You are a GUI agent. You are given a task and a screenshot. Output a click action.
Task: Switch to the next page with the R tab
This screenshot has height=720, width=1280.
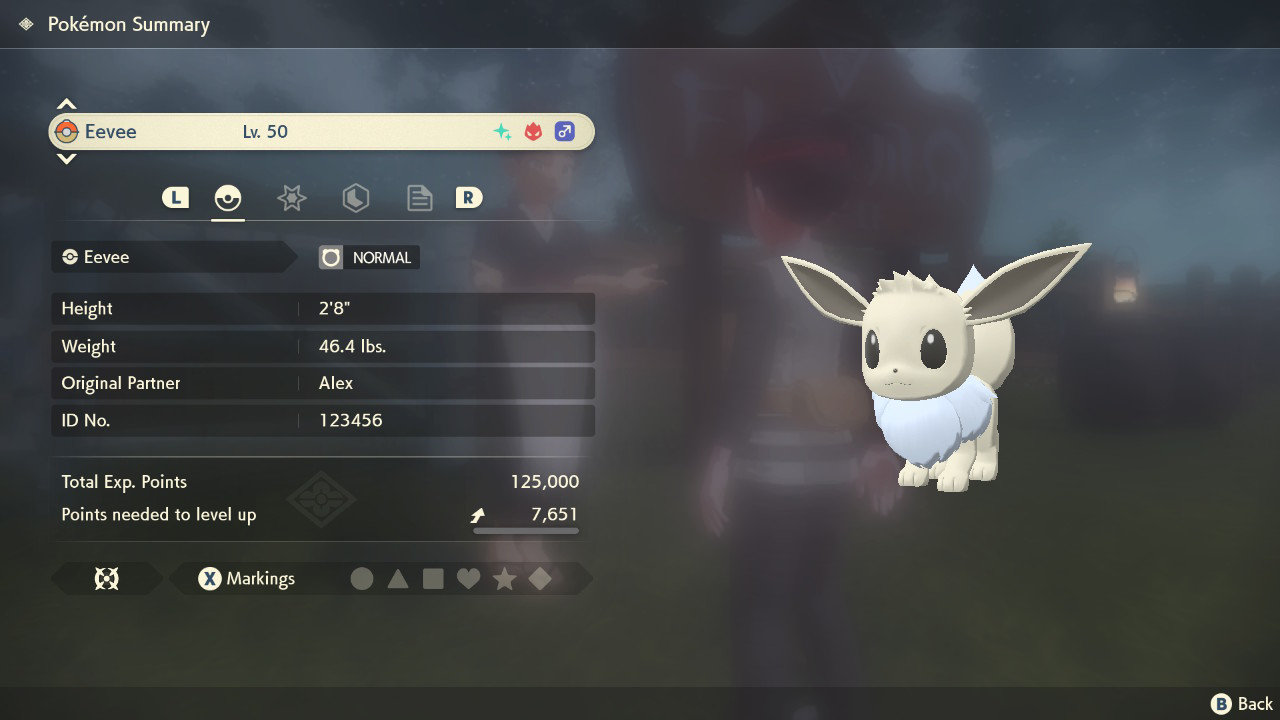(469, 197)
